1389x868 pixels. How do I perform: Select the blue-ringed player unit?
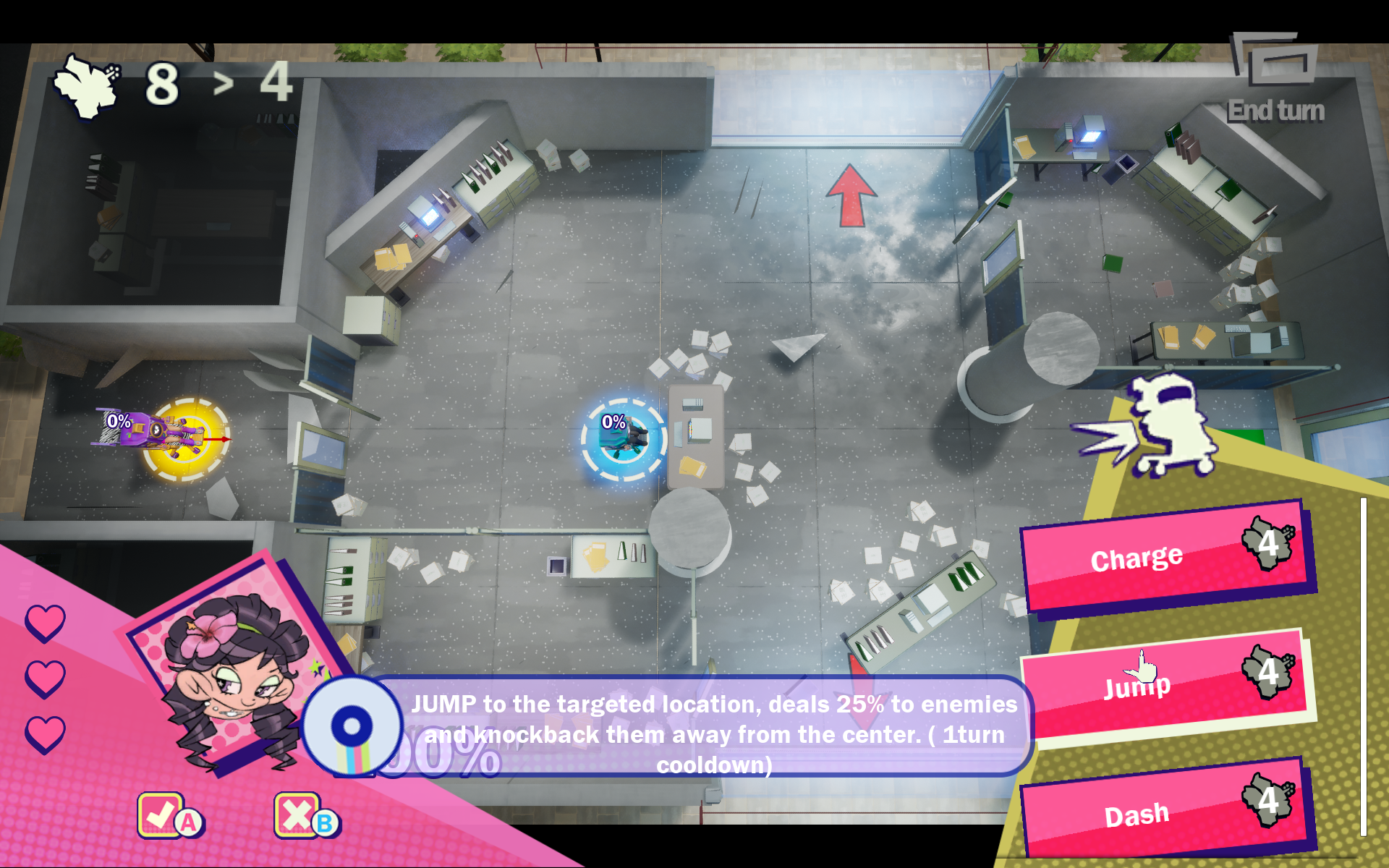pyautogui.click(x=624, y=439)
